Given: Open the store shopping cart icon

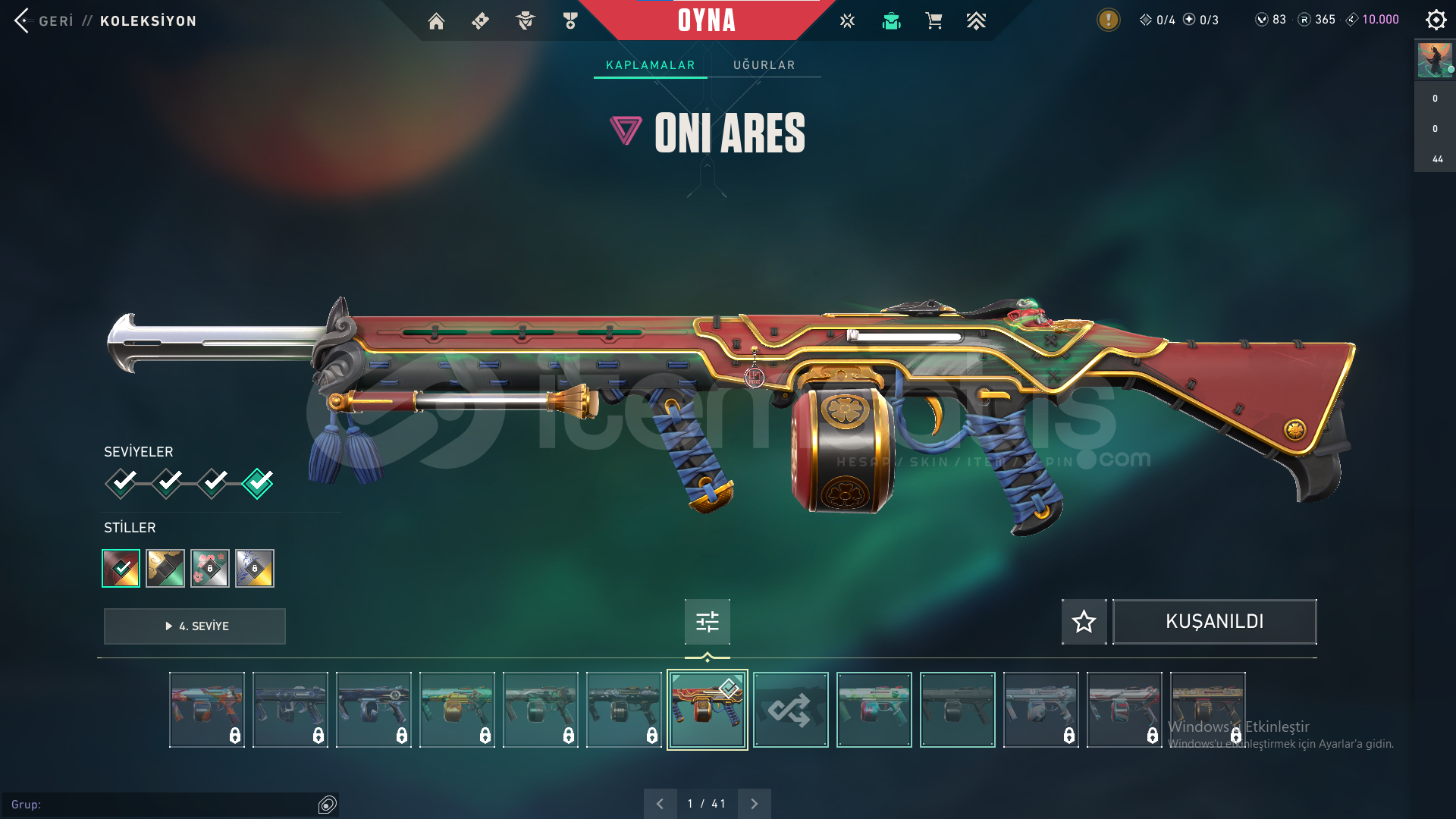Looking at the screenshot, I should (x=934, y=21).
